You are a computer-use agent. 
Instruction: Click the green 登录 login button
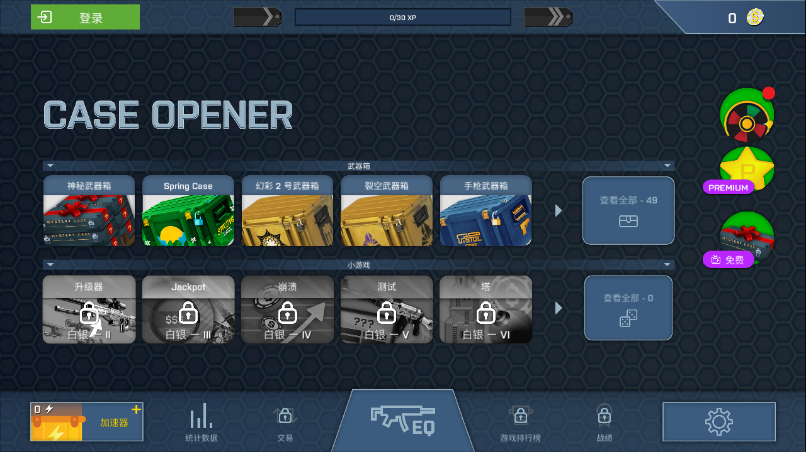click(x=85, y=17)
